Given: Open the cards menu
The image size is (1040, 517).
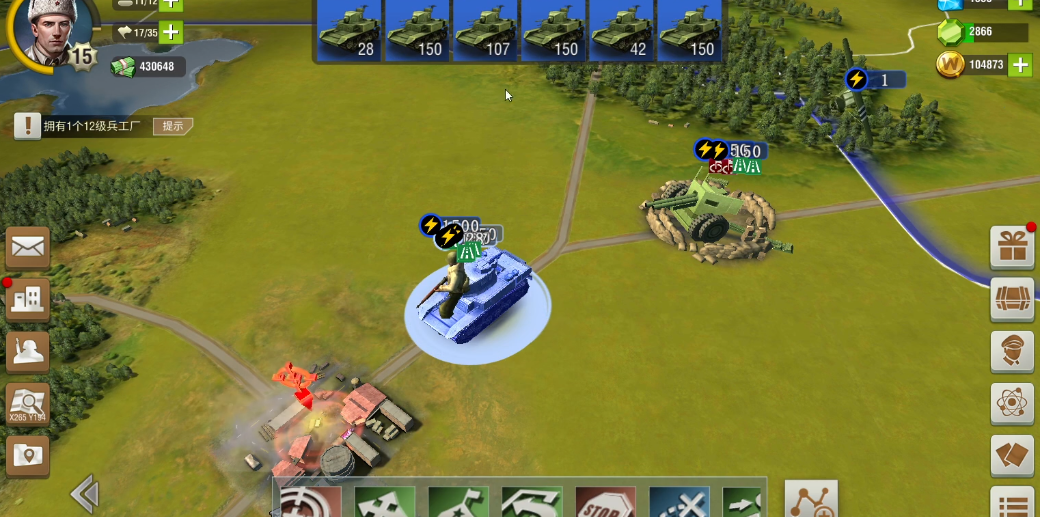Looking at the screenshot, I should coord(1012,456).
